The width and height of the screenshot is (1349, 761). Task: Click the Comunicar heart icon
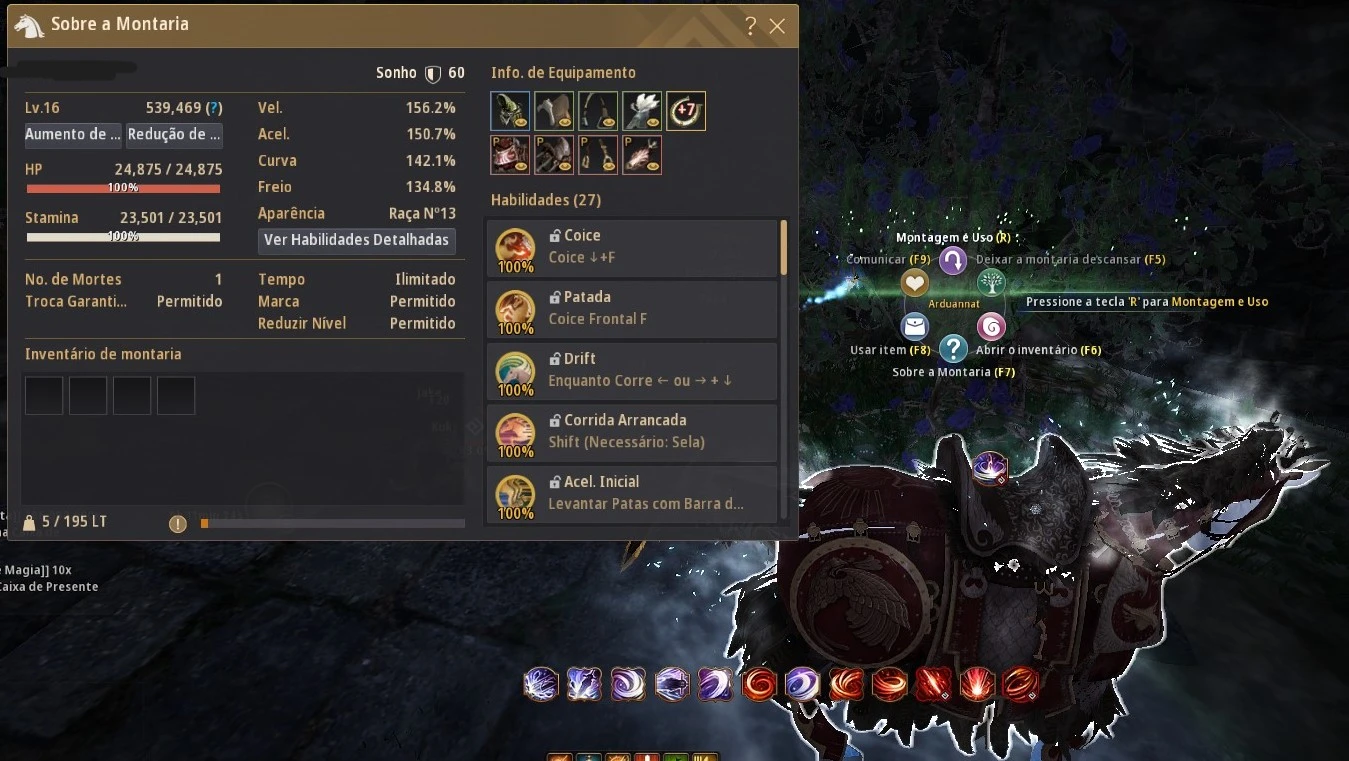[x=915, y=283]
